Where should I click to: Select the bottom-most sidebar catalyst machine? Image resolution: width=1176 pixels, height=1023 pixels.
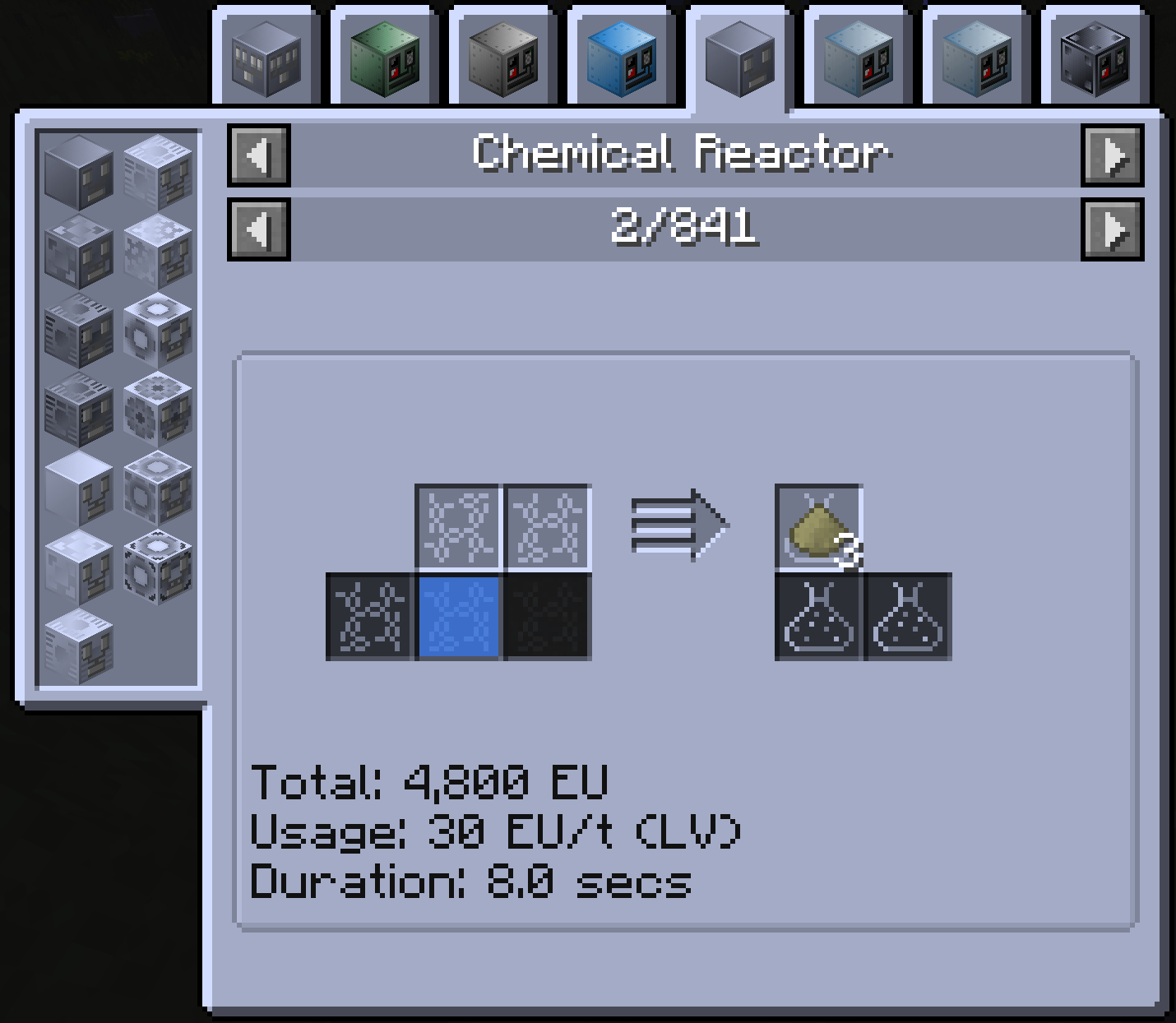[78, 646]
